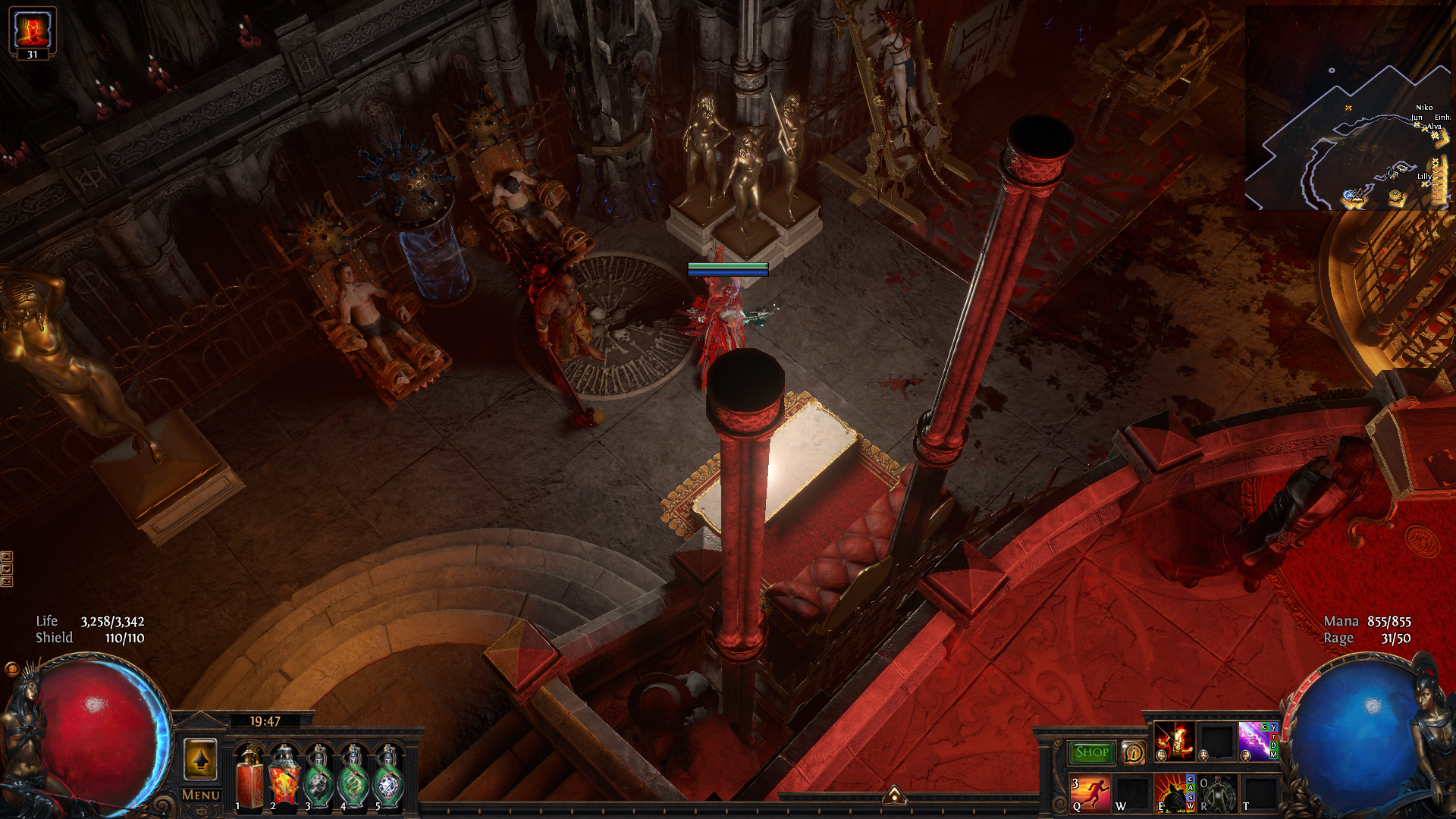Click the red buff icon showing 31

33,30
